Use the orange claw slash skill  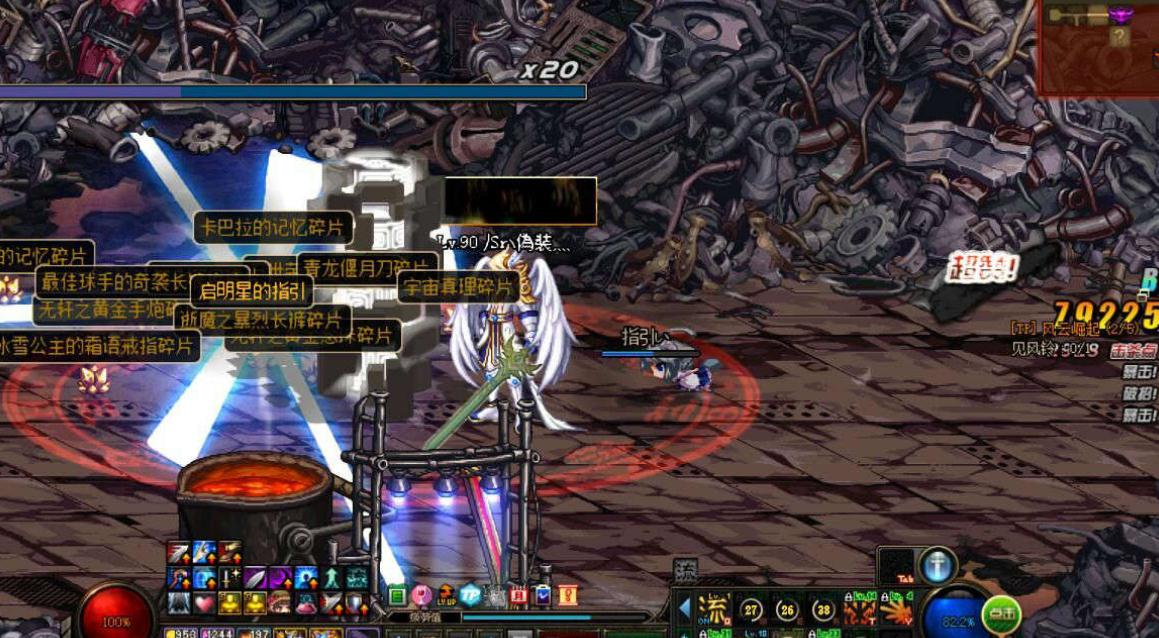[x=898, y=610]
